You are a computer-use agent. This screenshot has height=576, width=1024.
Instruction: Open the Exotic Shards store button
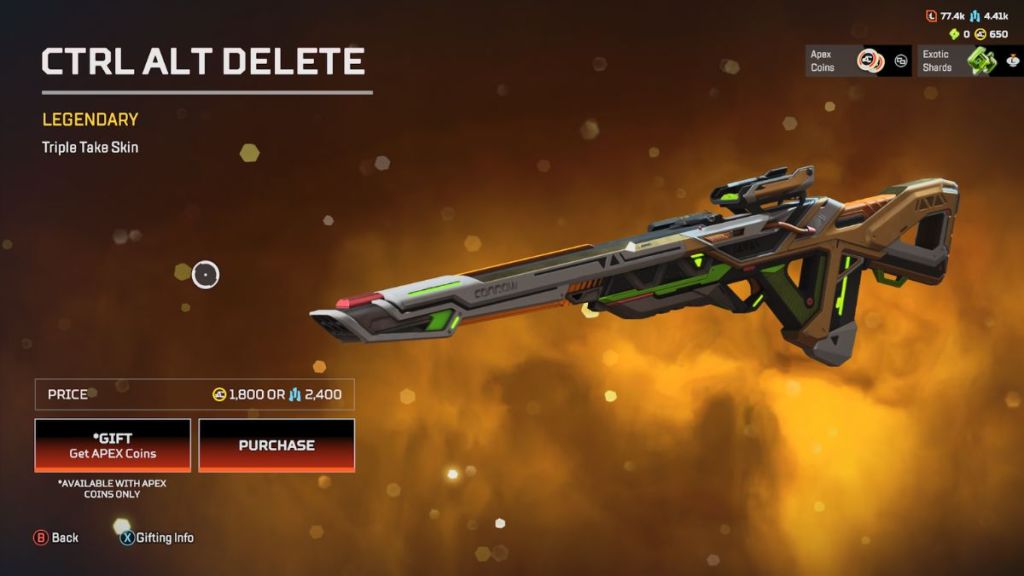click(x=969, y=61)
